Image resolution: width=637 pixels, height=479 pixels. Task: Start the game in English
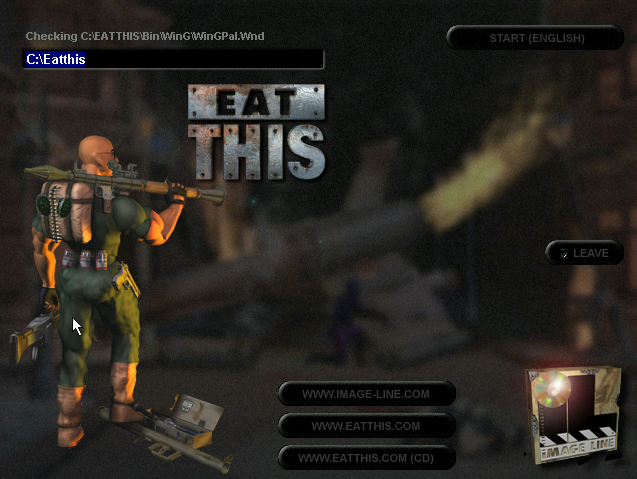click(x=536, y=39)
